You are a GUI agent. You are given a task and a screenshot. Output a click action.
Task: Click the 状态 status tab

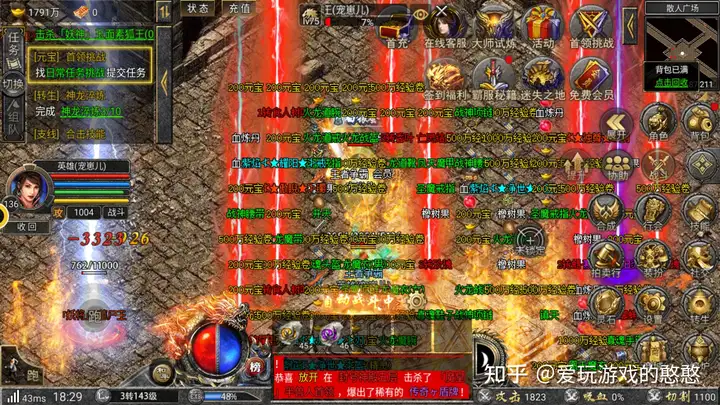pyautogui.click(x=198, y=8)
